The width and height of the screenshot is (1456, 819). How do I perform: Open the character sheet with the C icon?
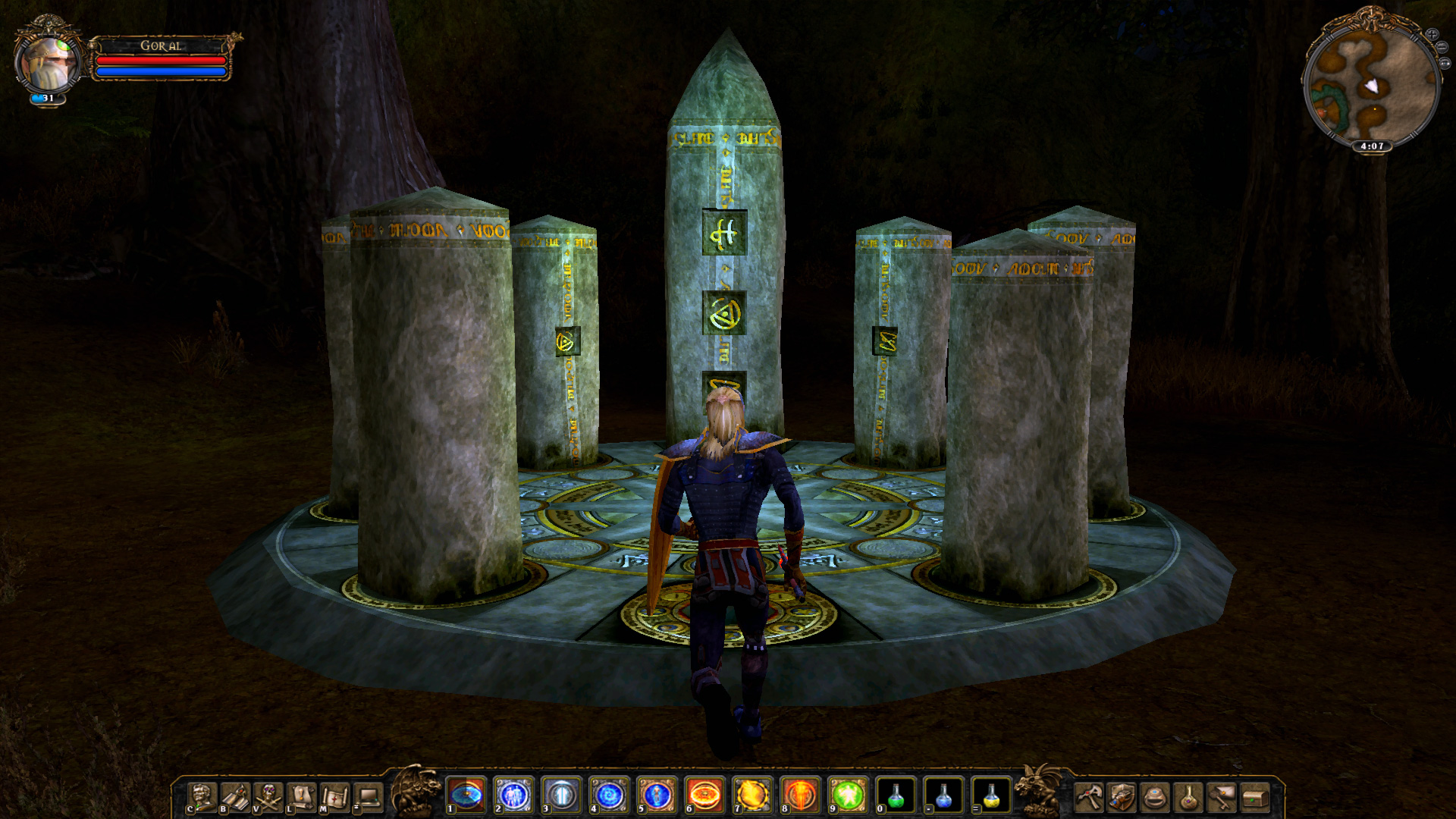[x=202, y=797]
